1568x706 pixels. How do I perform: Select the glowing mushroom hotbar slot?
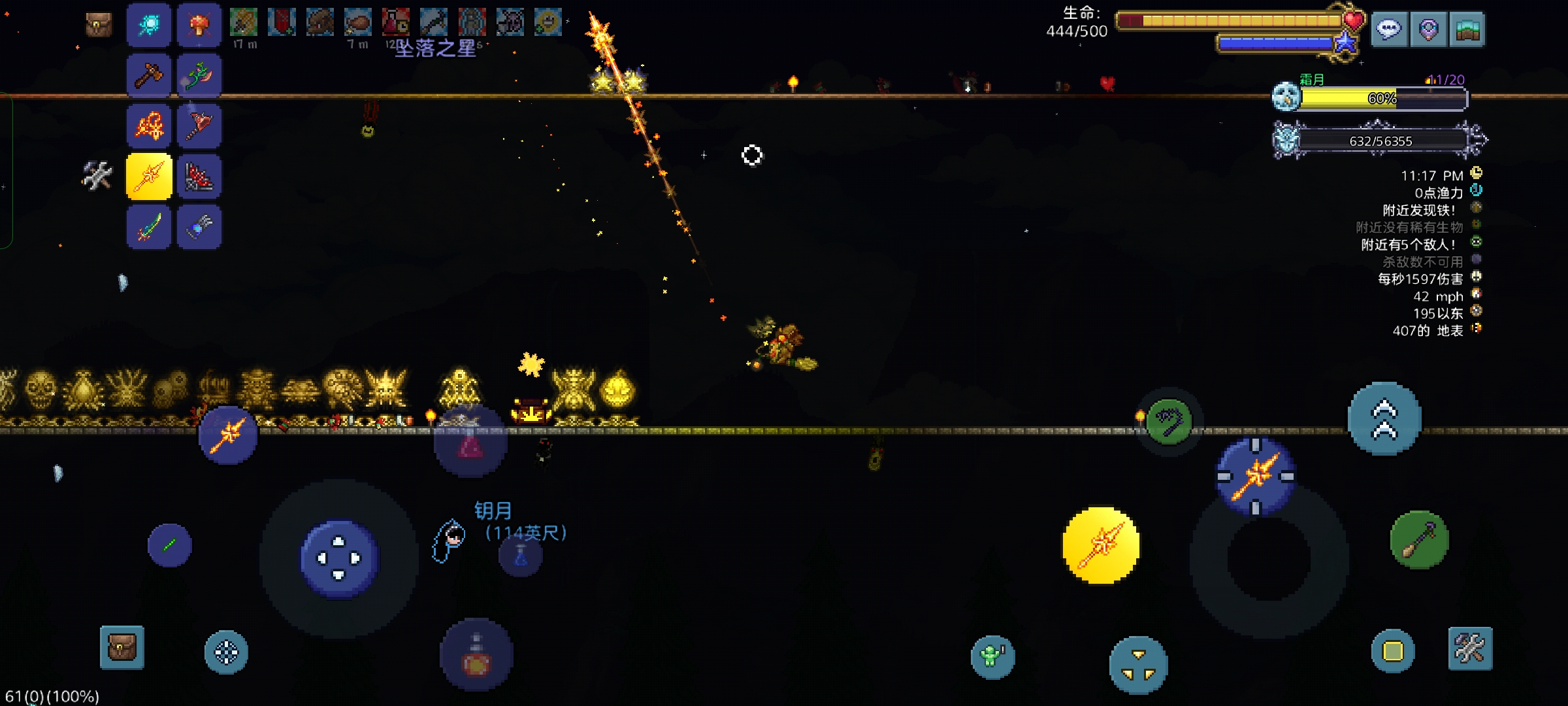click(199, 25)
